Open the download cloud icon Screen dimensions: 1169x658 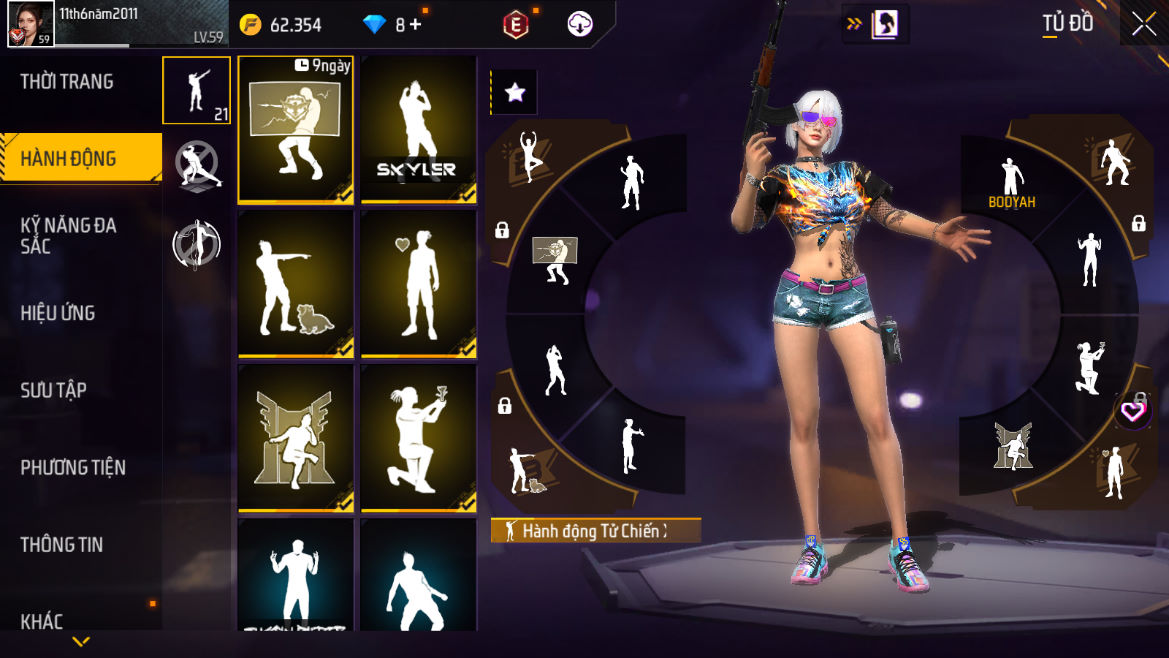coord(580,25)
